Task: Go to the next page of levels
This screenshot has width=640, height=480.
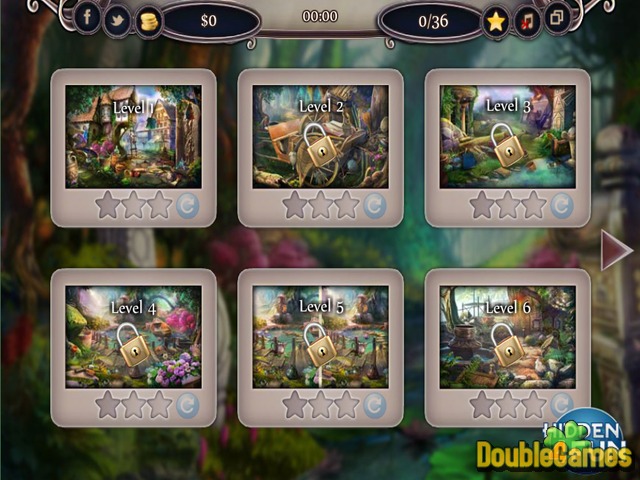Action: (x=615, y=250)
